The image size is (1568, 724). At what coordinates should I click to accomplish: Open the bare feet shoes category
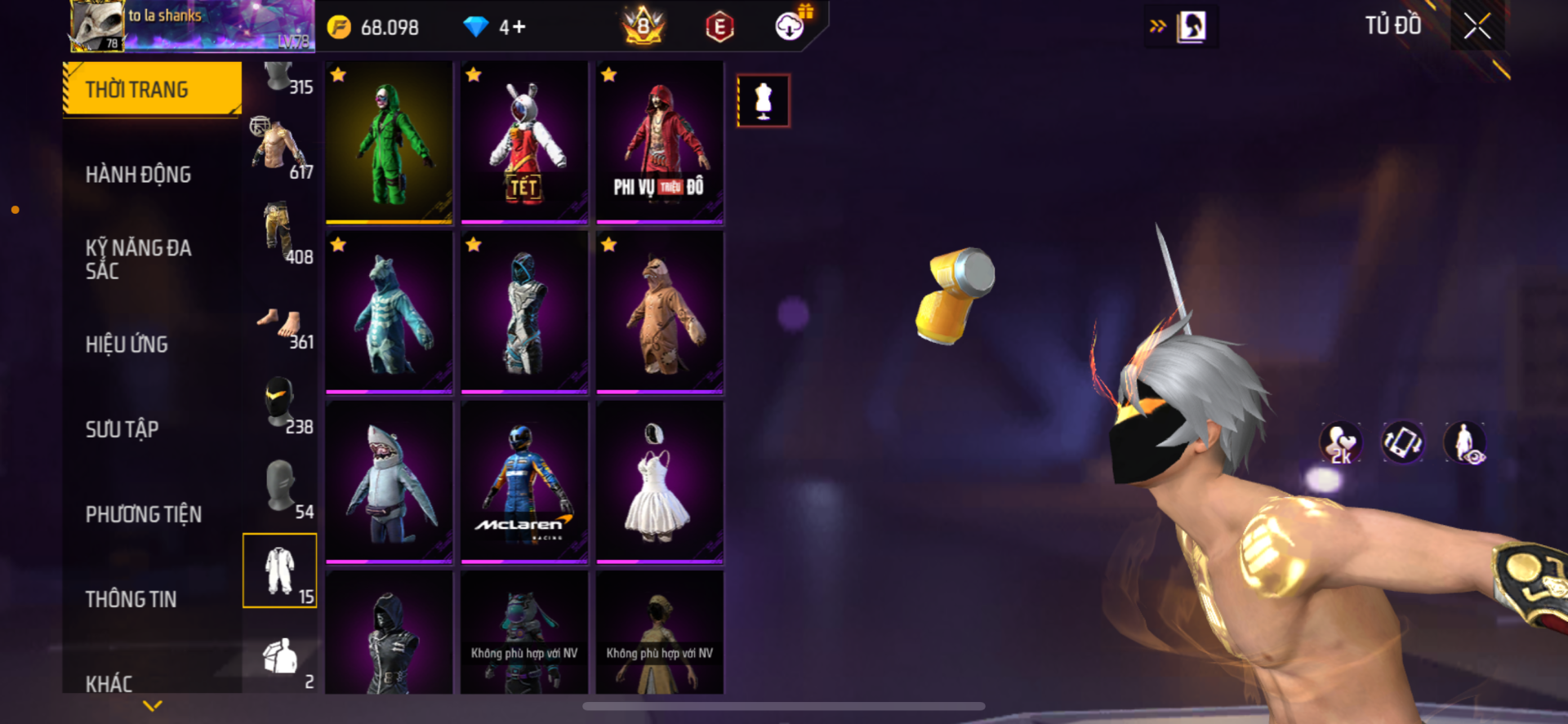pyautogui.click(x=279, y=326)
